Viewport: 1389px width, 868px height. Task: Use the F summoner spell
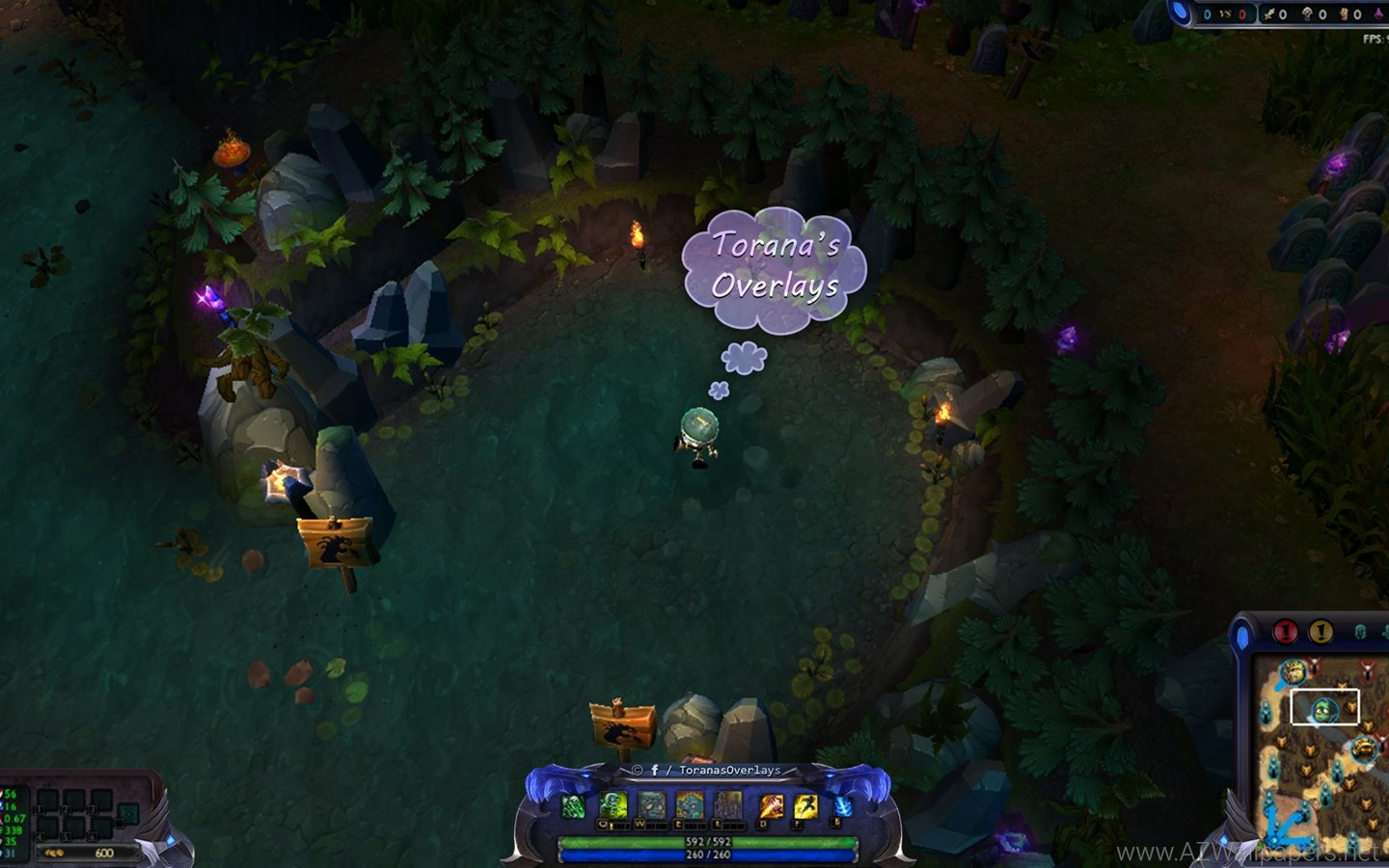click(x=805, y=805)
